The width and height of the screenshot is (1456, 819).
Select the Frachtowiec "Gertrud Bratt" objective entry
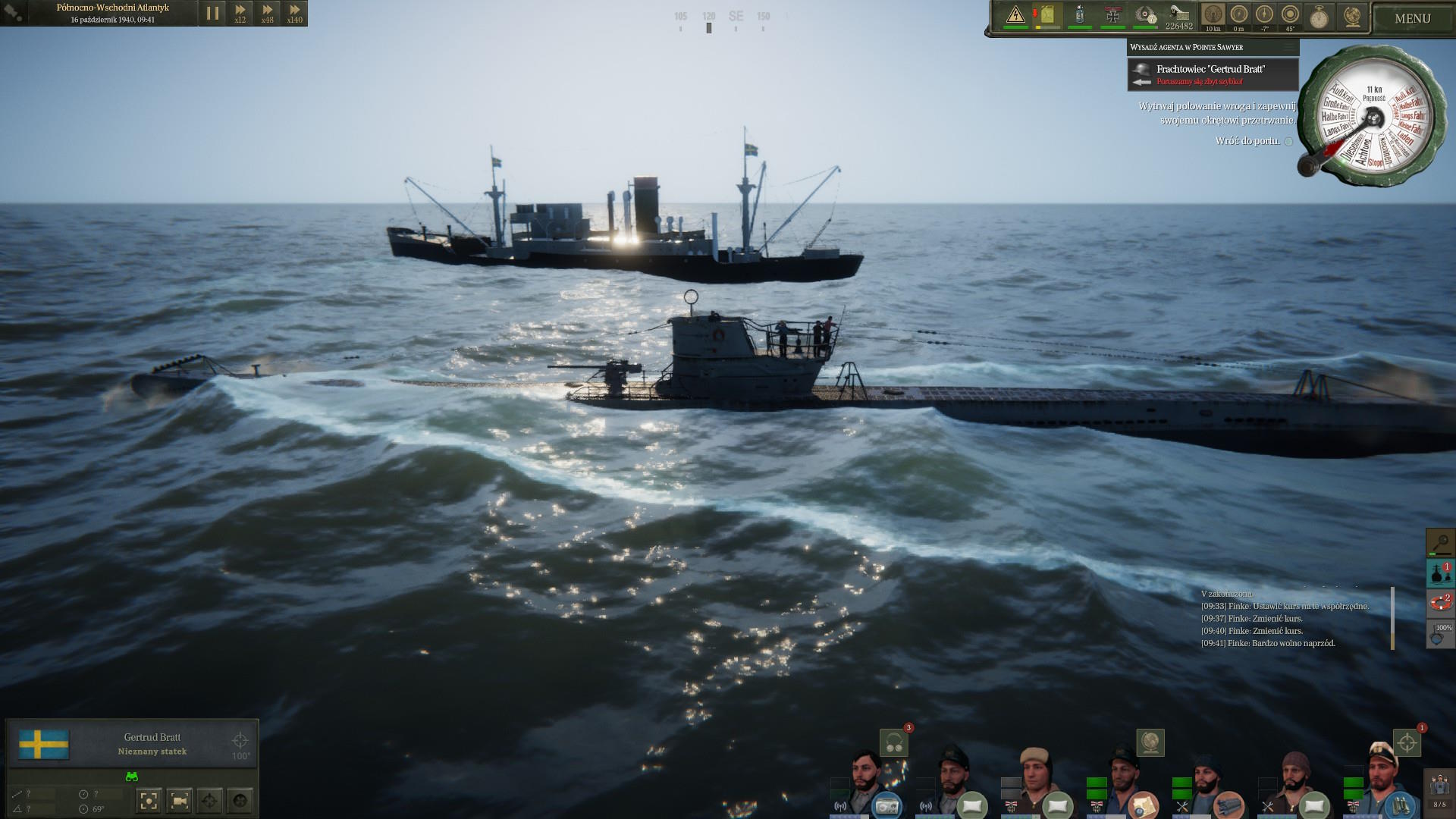(1212, 74)
